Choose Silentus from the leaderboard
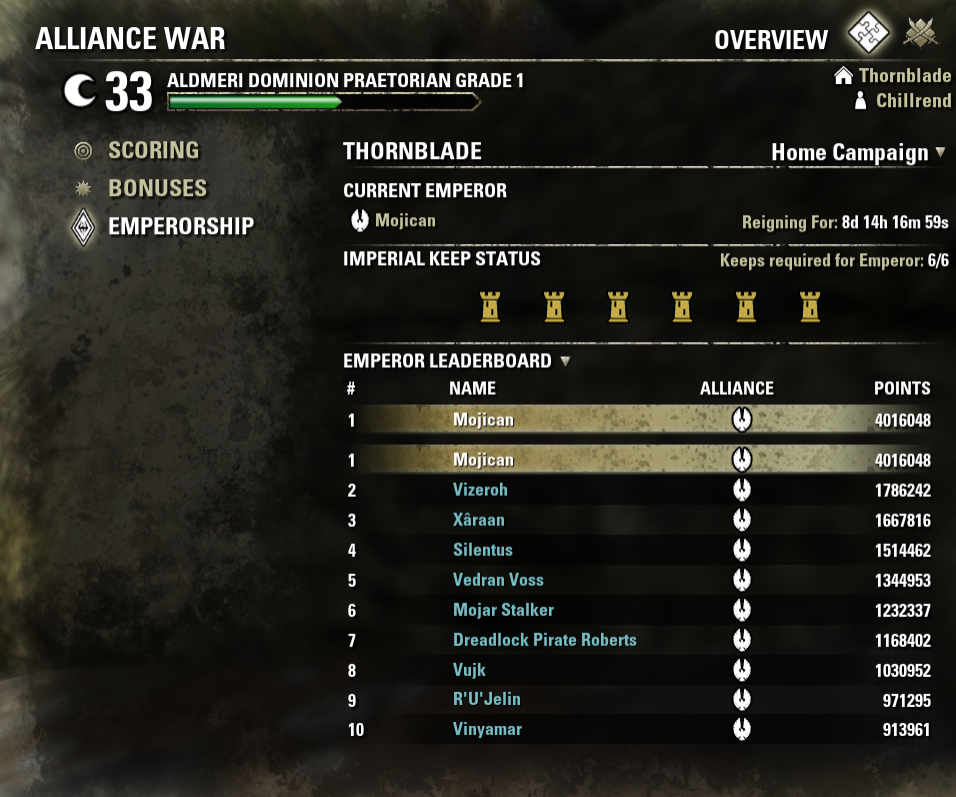Viewport: 956px width, 797px height. (482, 550)
